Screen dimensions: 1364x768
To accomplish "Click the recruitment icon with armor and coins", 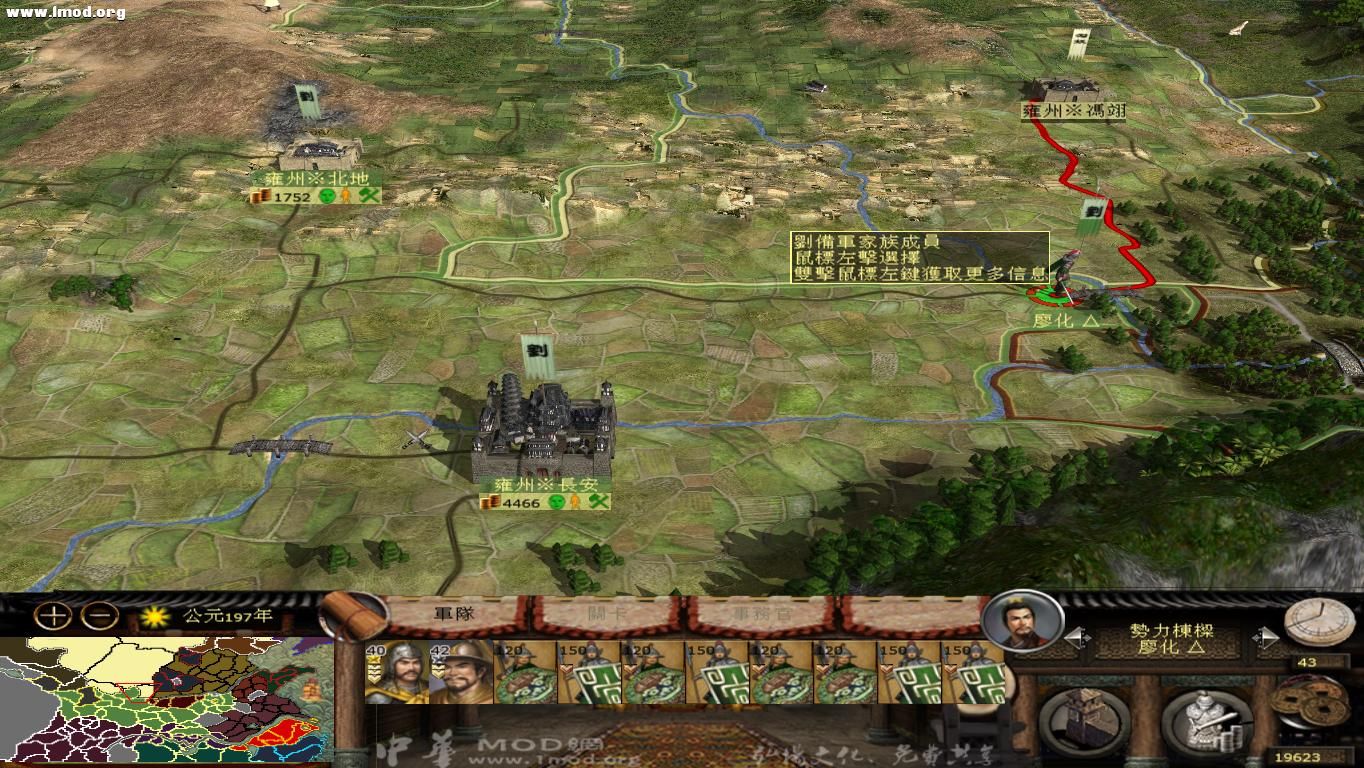I will tap(1206, 720).
